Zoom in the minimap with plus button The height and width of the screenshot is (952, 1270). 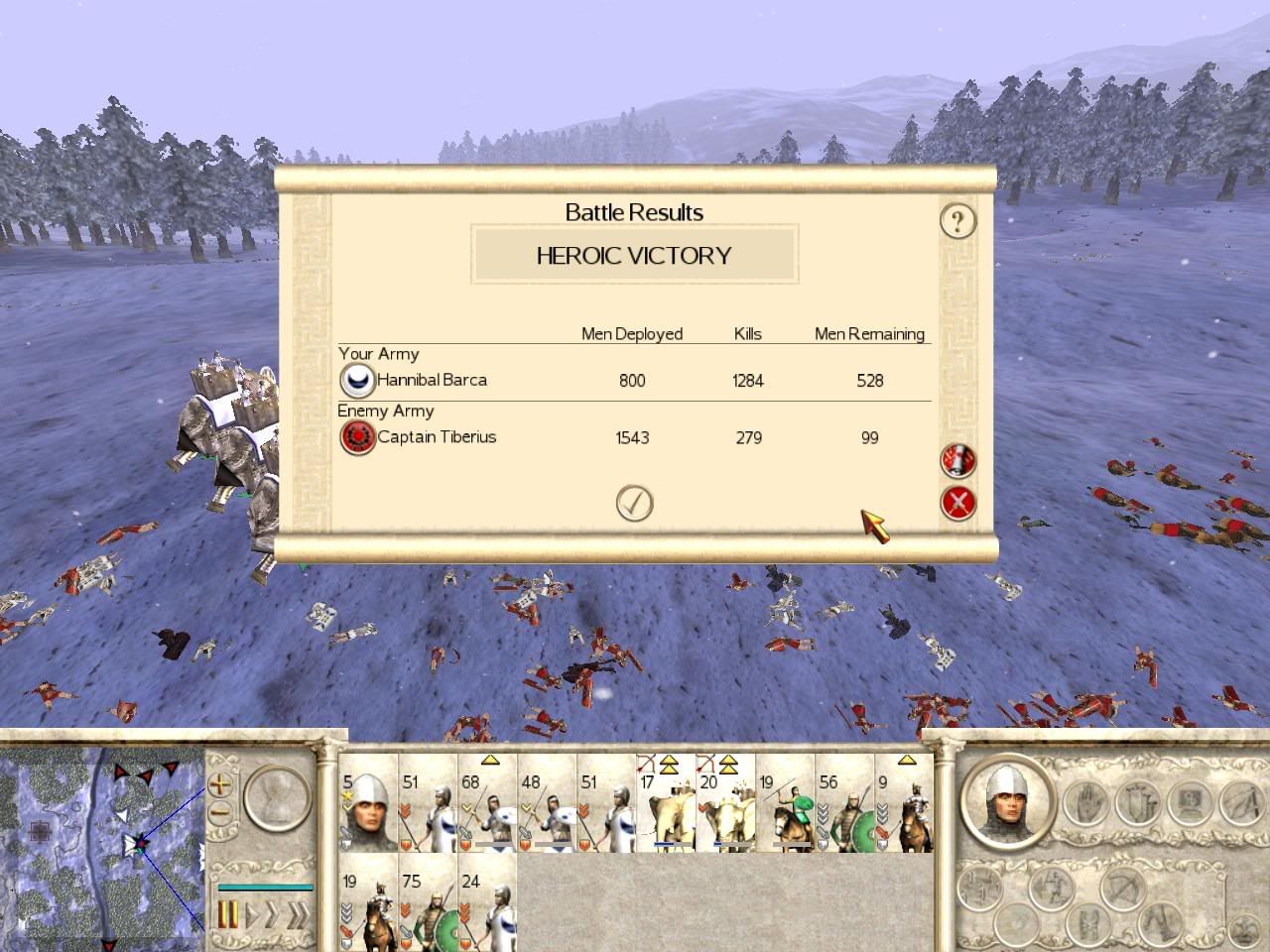tap(220, 784)
